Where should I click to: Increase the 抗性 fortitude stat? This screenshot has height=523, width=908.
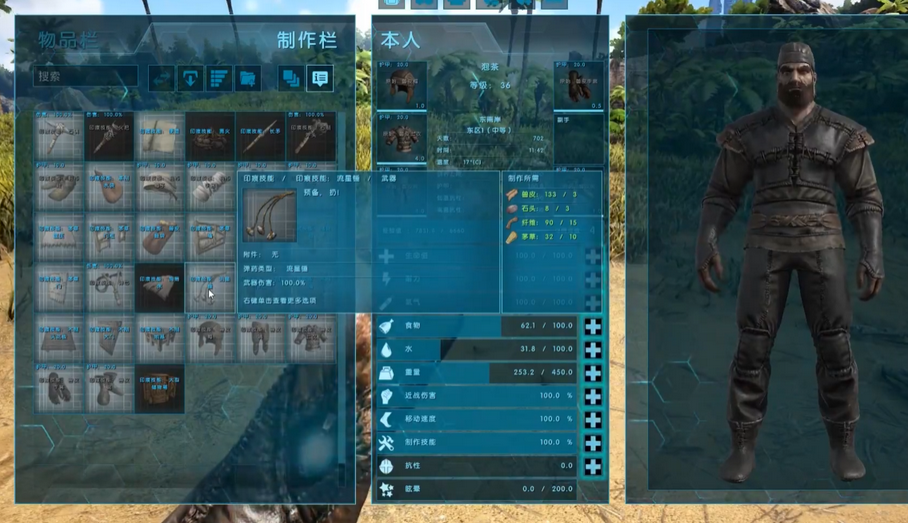click(x=593, y=466)
